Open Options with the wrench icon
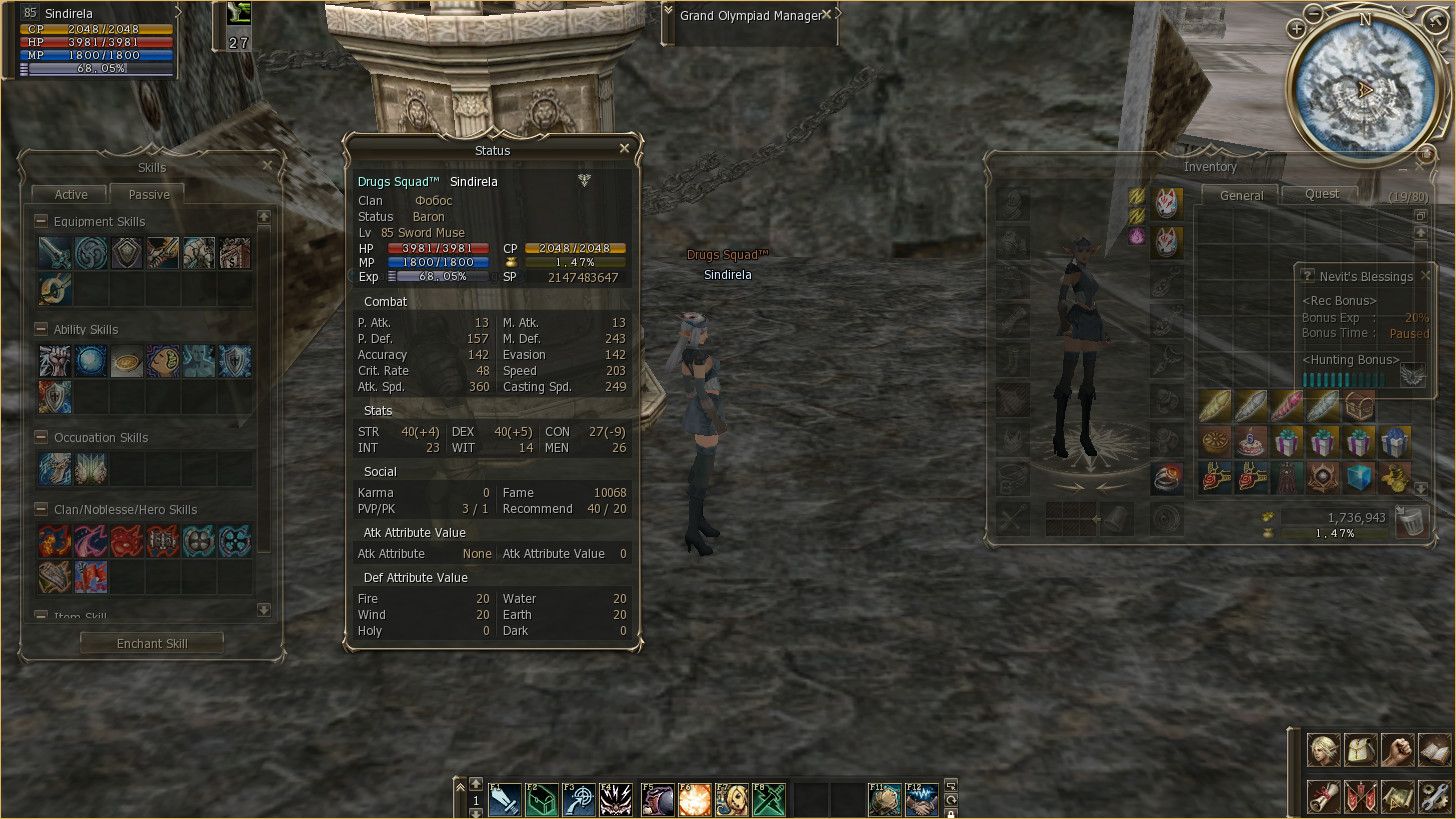1456x819 pixels. 1436,796
